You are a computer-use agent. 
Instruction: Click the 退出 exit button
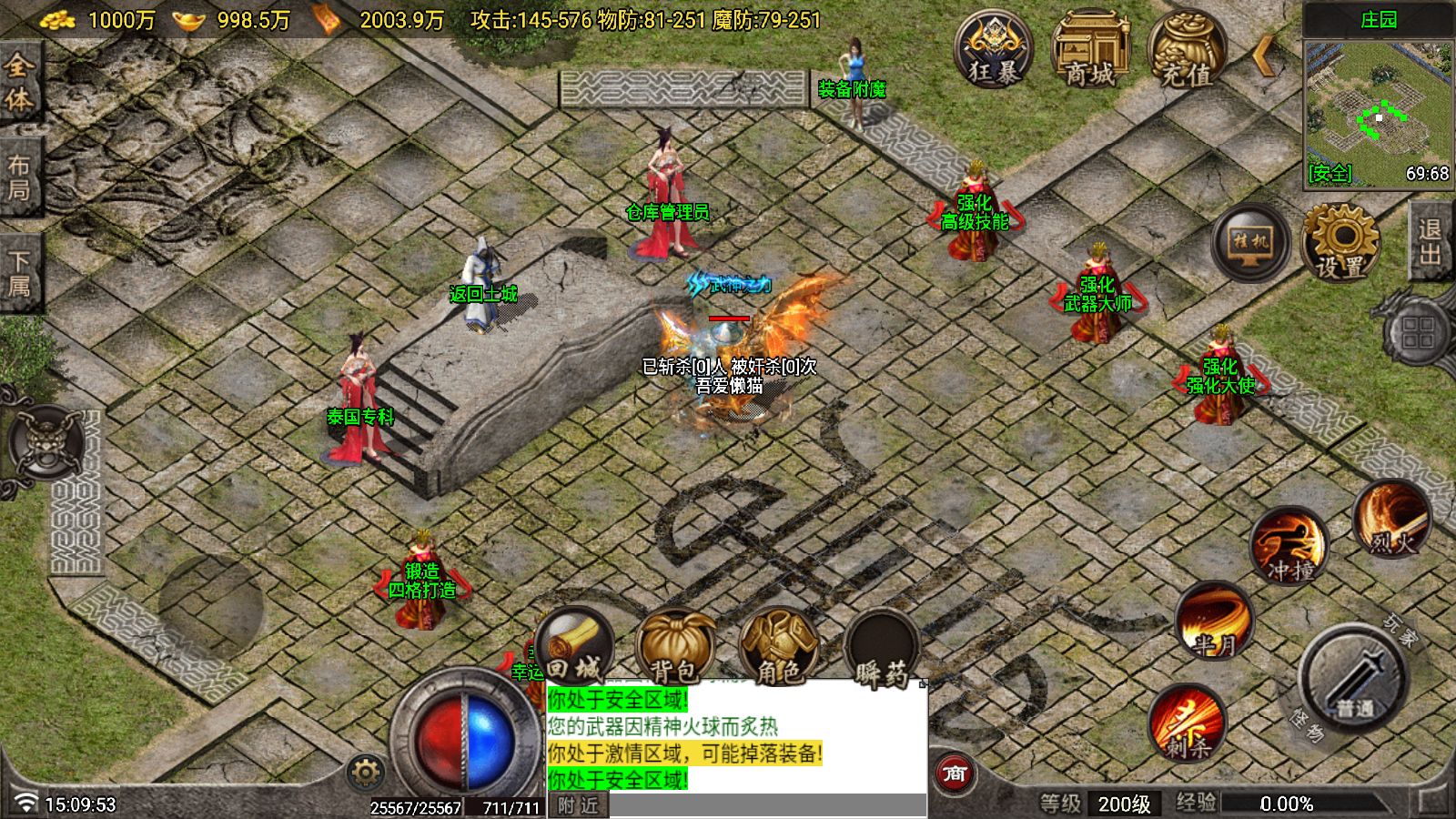tap(1430, 241)
